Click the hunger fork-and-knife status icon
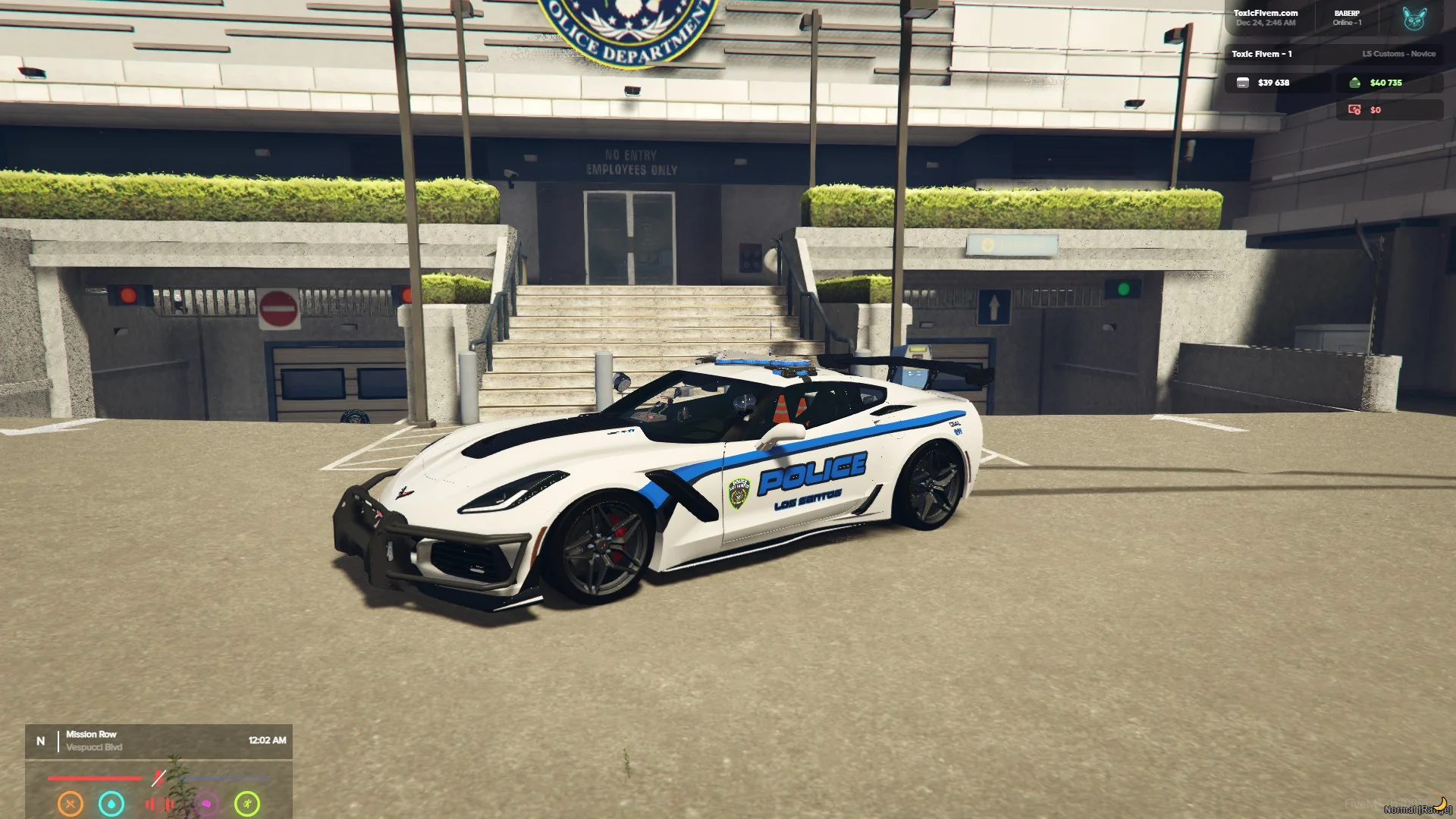The height and width of the screenshot is (819, 1456). [x=71, y=803]
